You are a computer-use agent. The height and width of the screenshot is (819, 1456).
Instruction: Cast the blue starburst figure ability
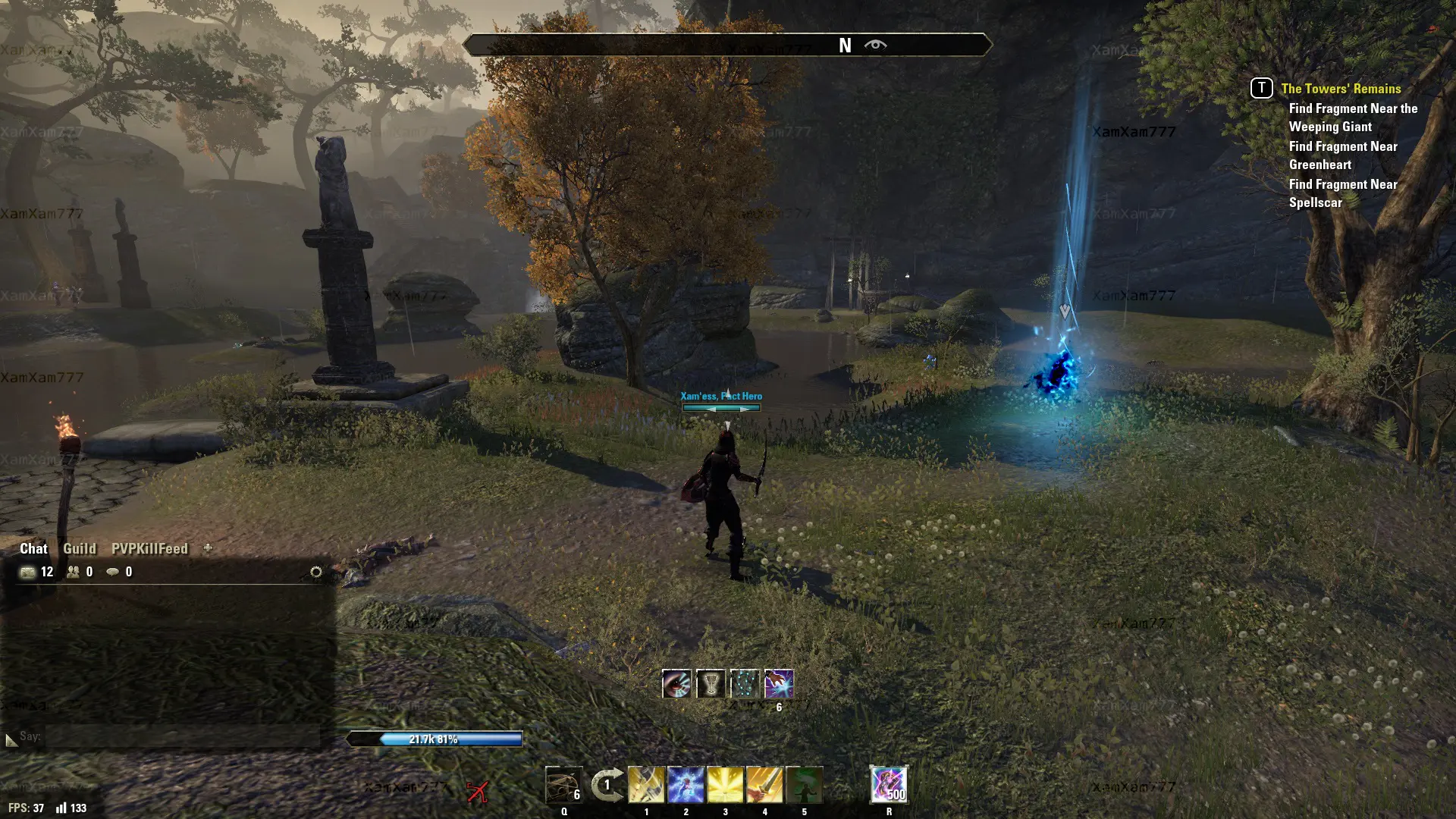pyautogui.click(x=686, y=785)
